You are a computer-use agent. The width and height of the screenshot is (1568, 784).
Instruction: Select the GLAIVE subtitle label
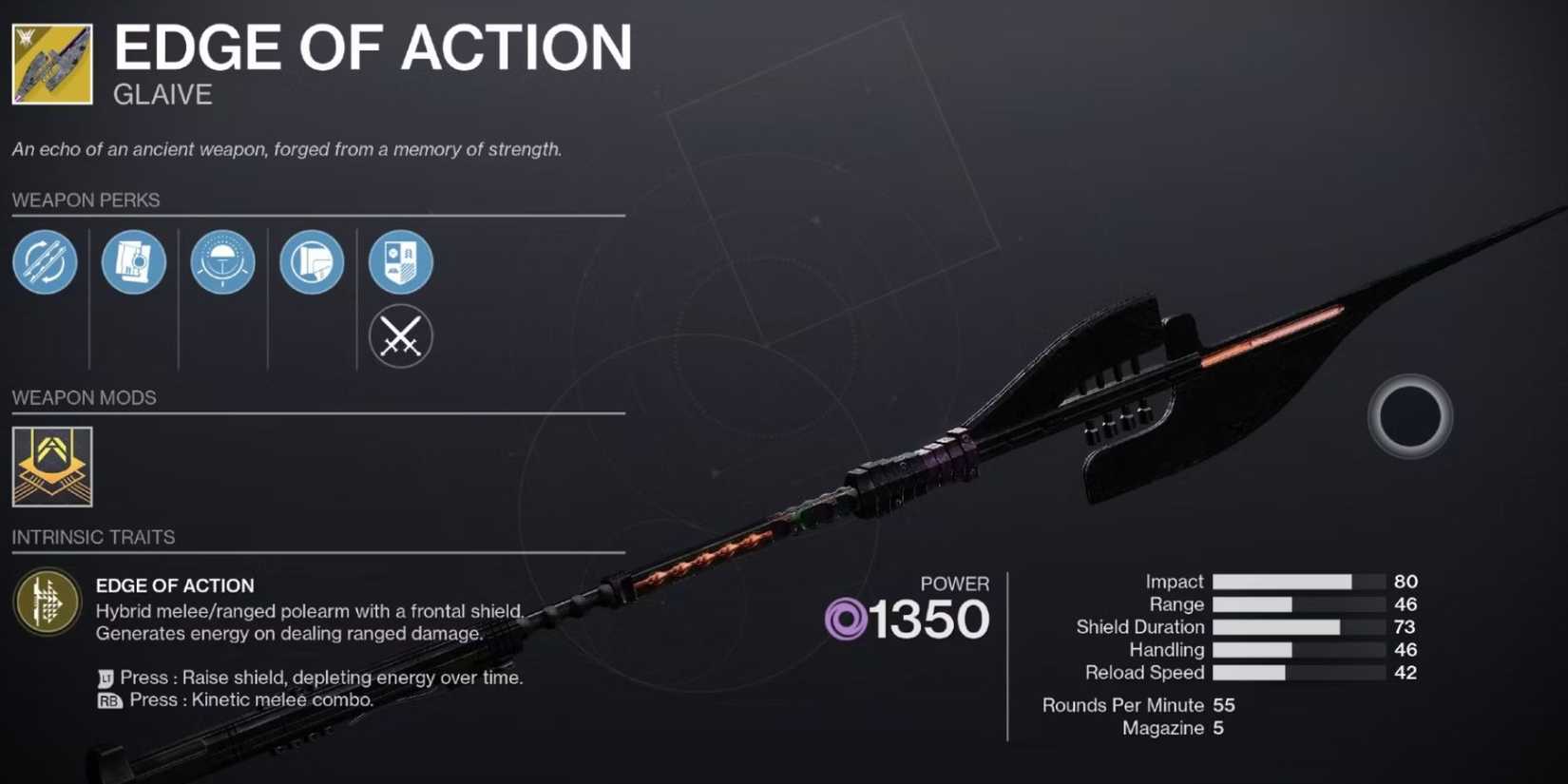pos(162,93)
